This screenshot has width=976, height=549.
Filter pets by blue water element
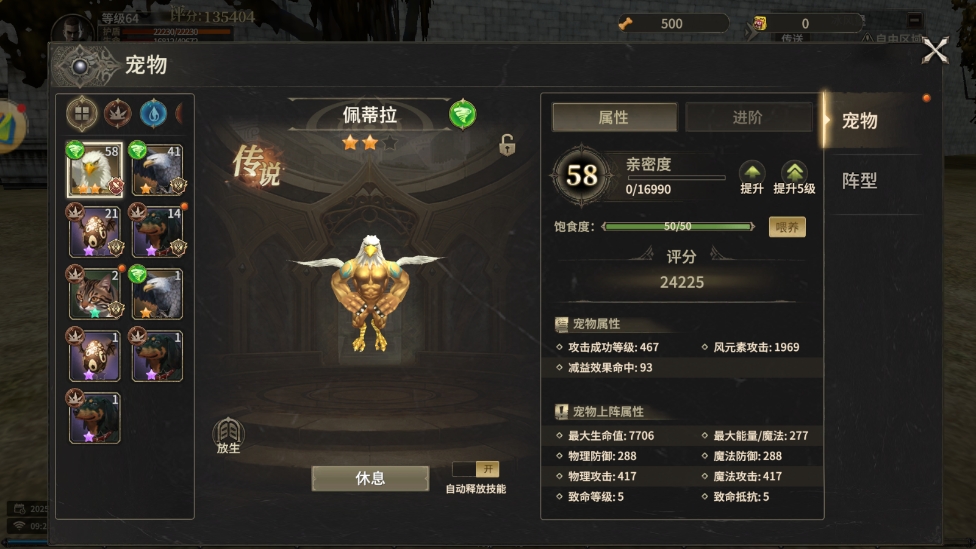(153, 114)
